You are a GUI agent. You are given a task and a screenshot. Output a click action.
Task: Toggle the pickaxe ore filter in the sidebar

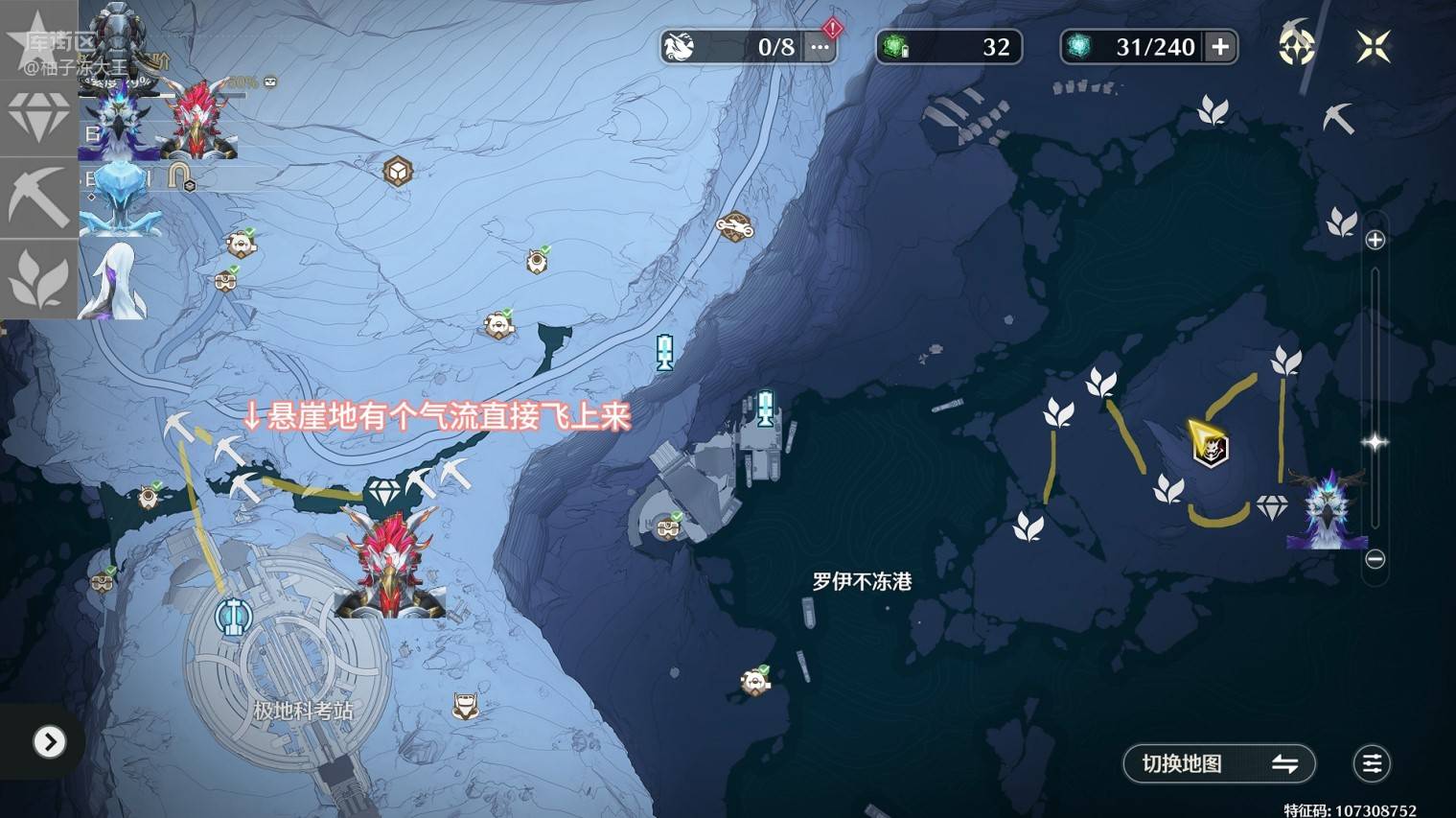[38, 197]
